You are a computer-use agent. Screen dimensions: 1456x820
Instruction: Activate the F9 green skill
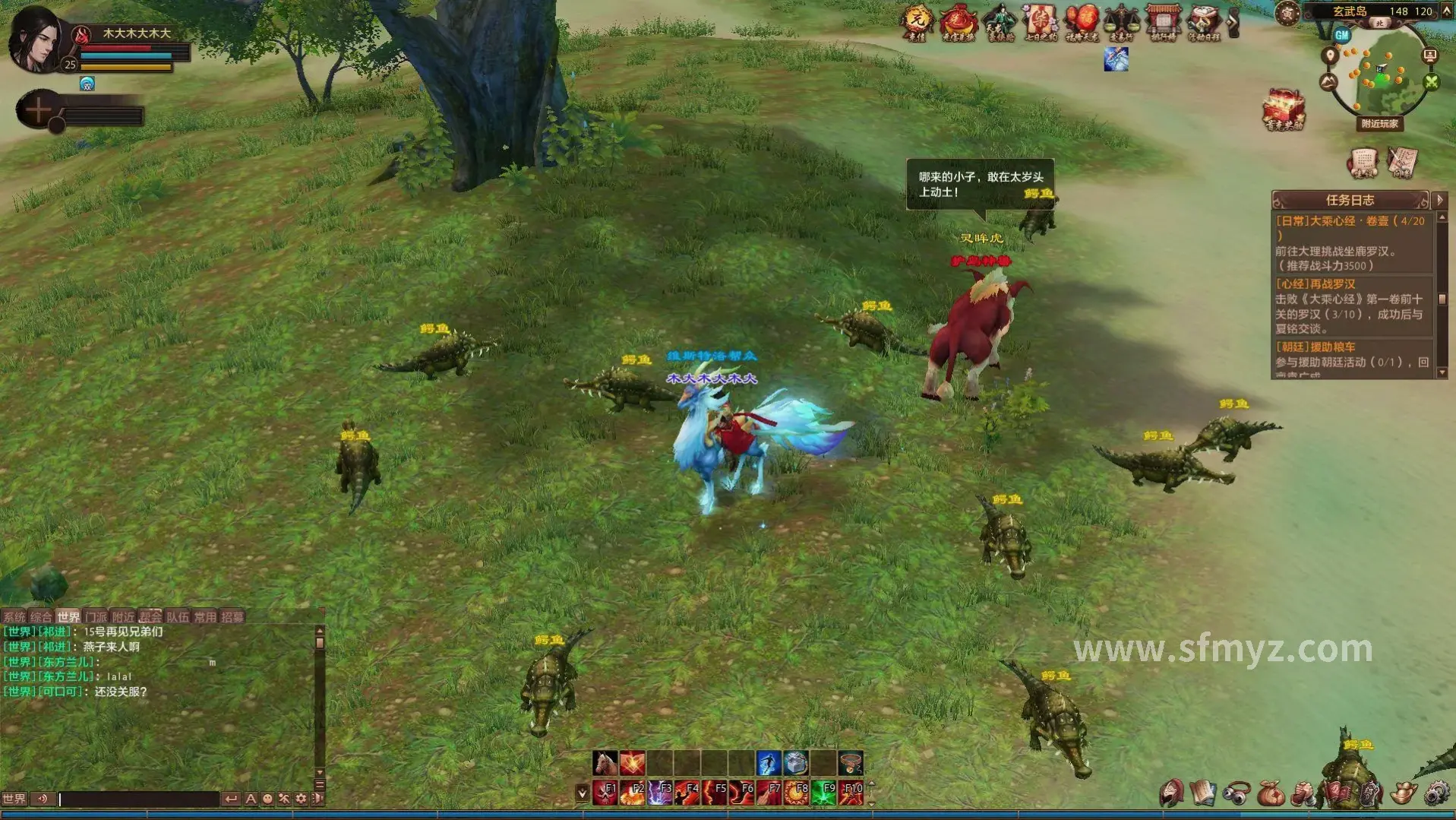[x=823, y=792]
